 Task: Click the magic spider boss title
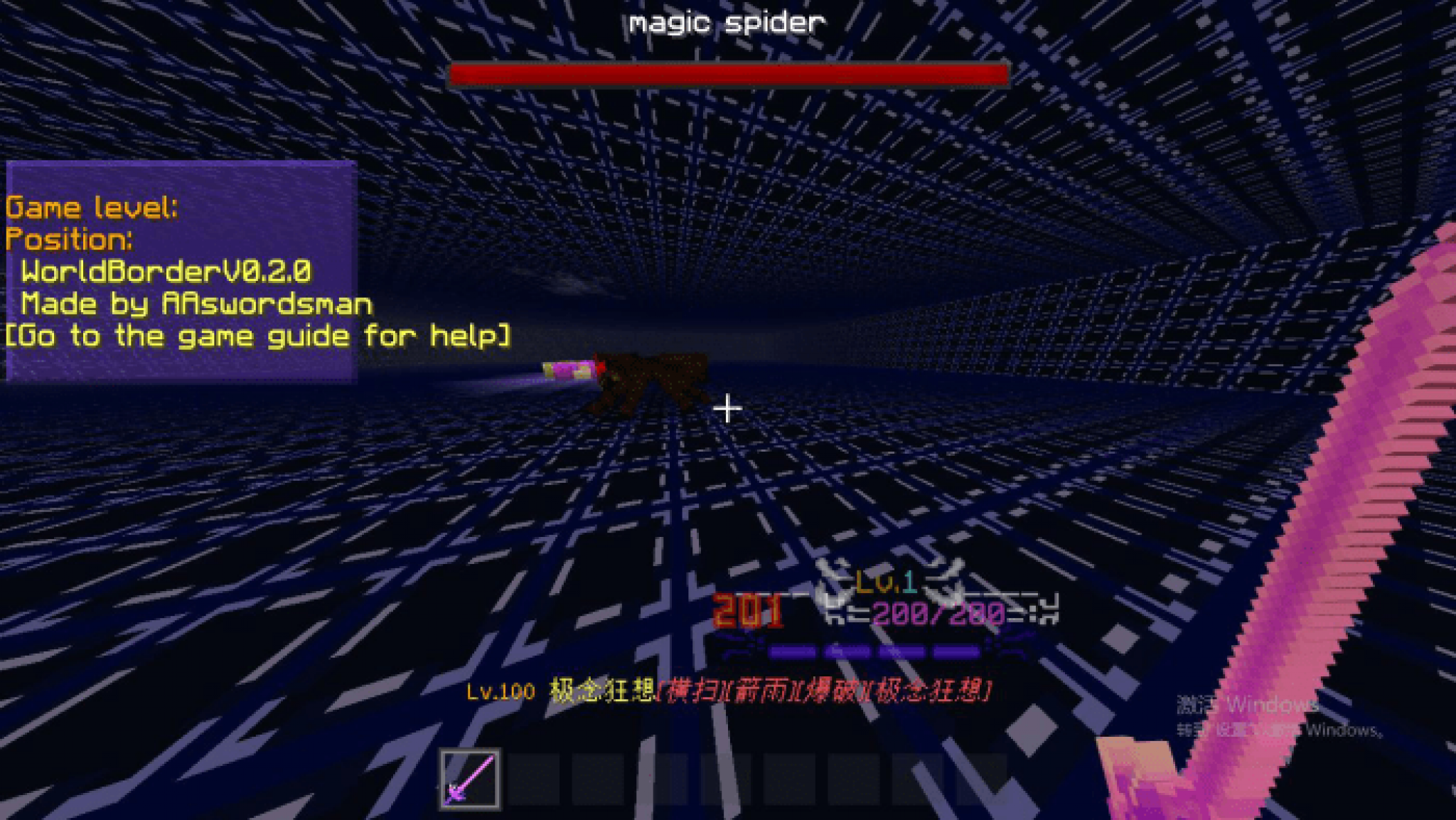727,21
